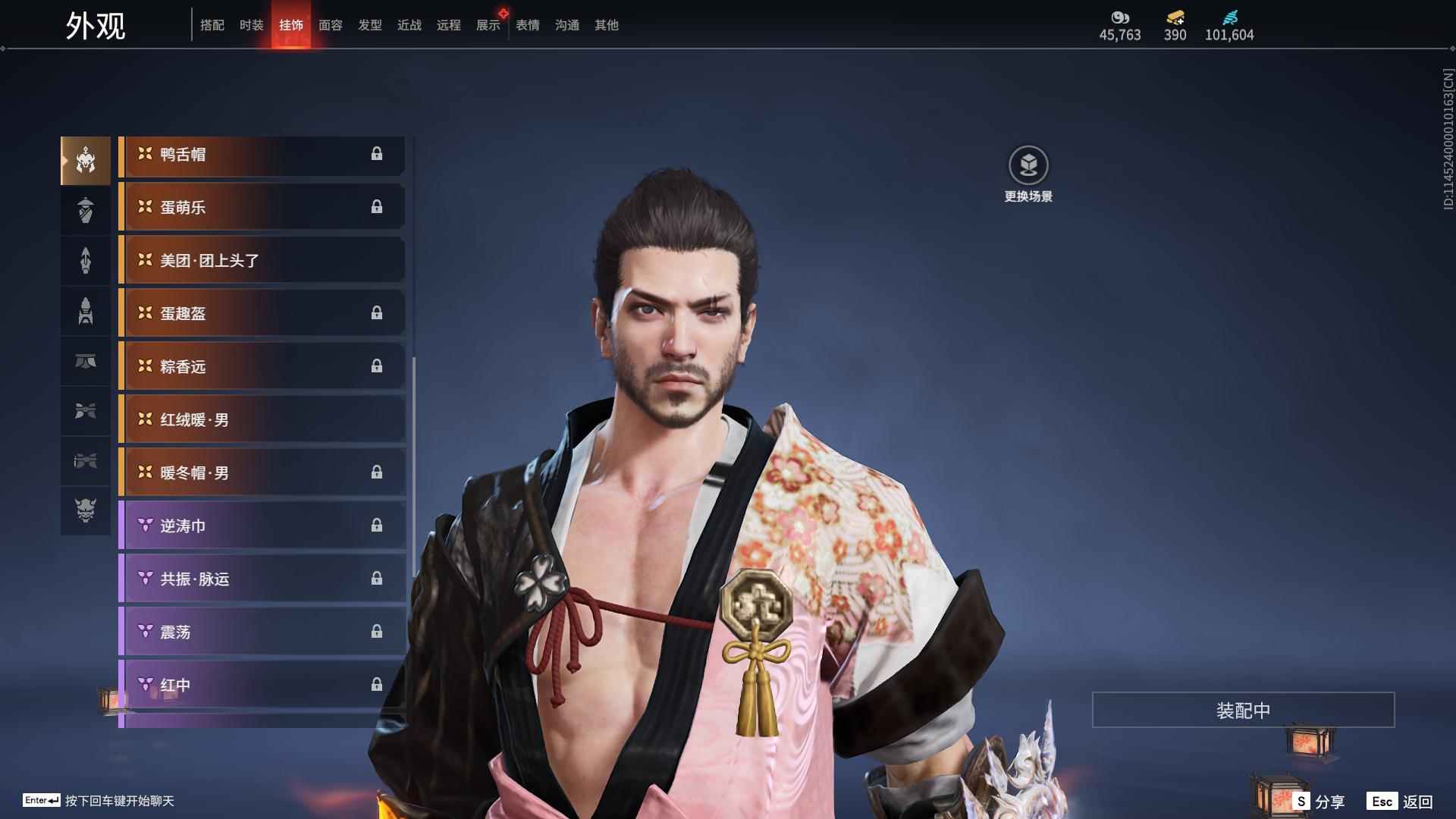Share the appearance with 分享
This screenshot has height=819, width=1456.
1319,802
